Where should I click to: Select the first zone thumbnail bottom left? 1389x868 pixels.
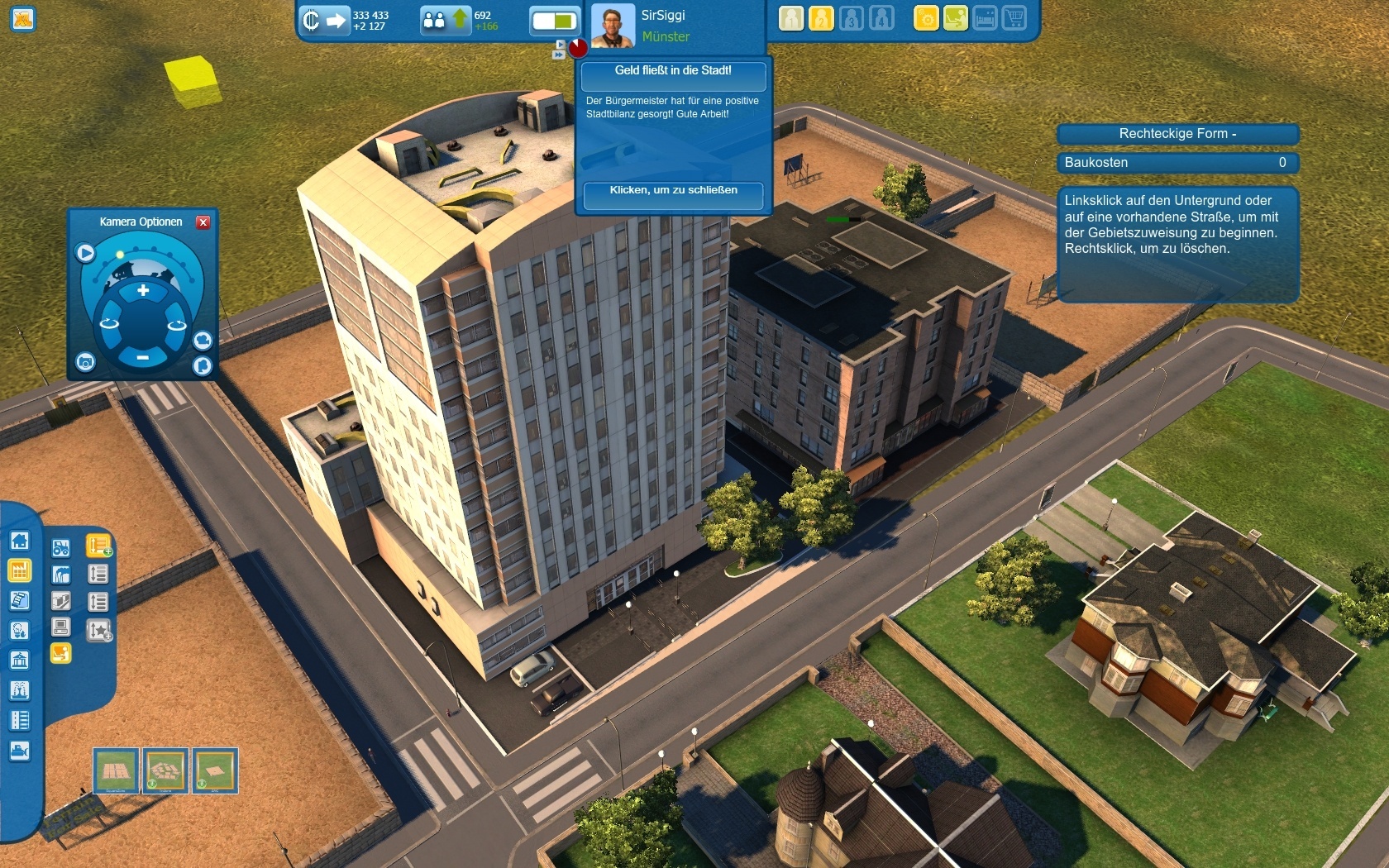116,770
